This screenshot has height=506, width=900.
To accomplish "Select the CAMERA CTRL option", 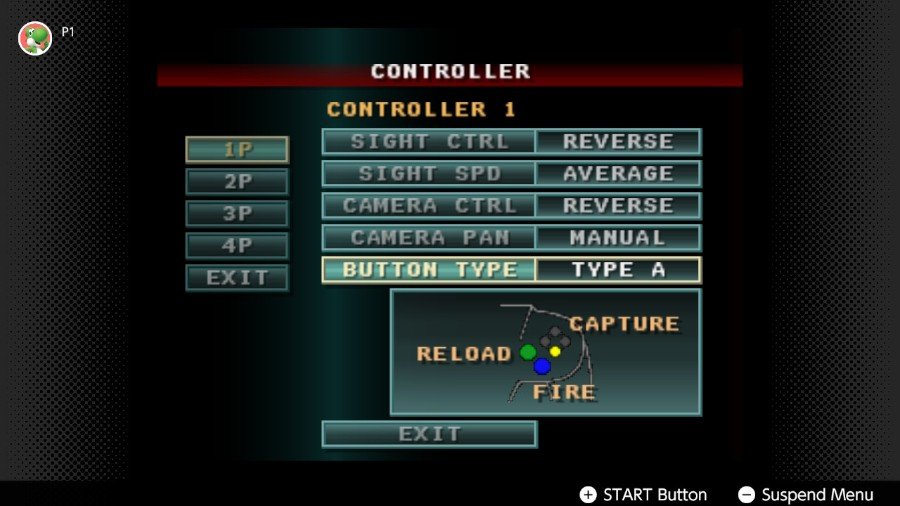I will coord(429,206).
